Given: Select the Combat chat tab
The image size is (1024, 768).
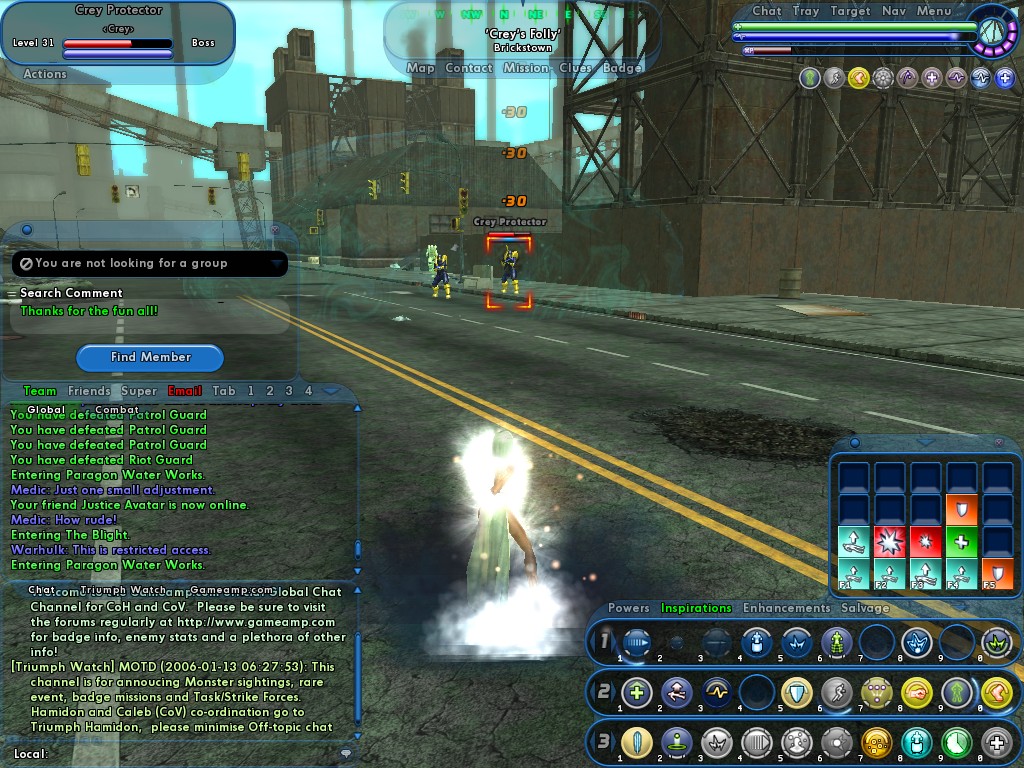Looking at the screenshot, I should click(x=117, y=409).
